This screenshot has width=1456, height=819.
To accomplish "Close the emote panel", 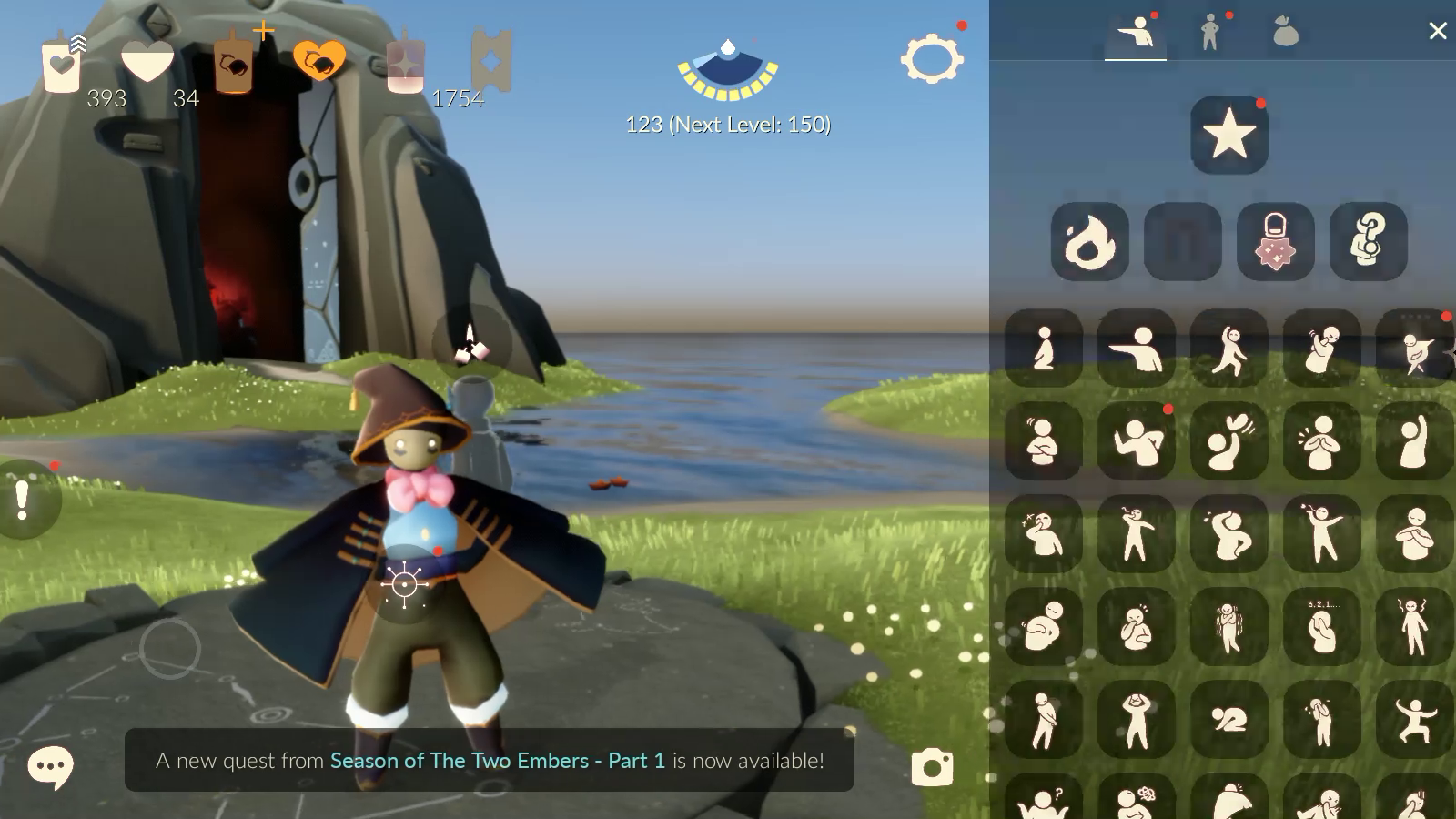I will pos(1437,32).
